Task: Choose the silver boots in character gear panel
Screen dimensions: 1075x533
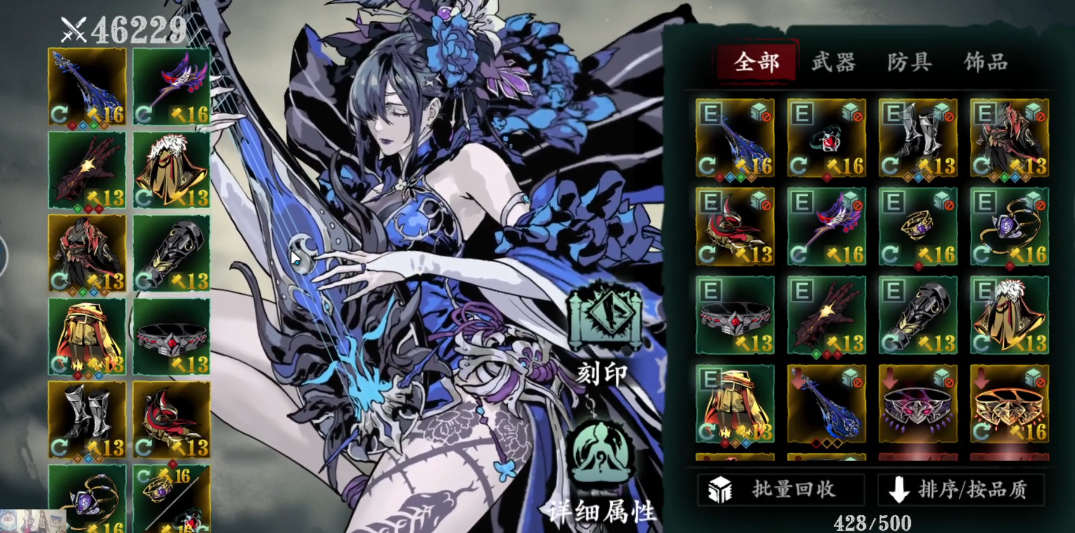Action: tap(87, 419)
